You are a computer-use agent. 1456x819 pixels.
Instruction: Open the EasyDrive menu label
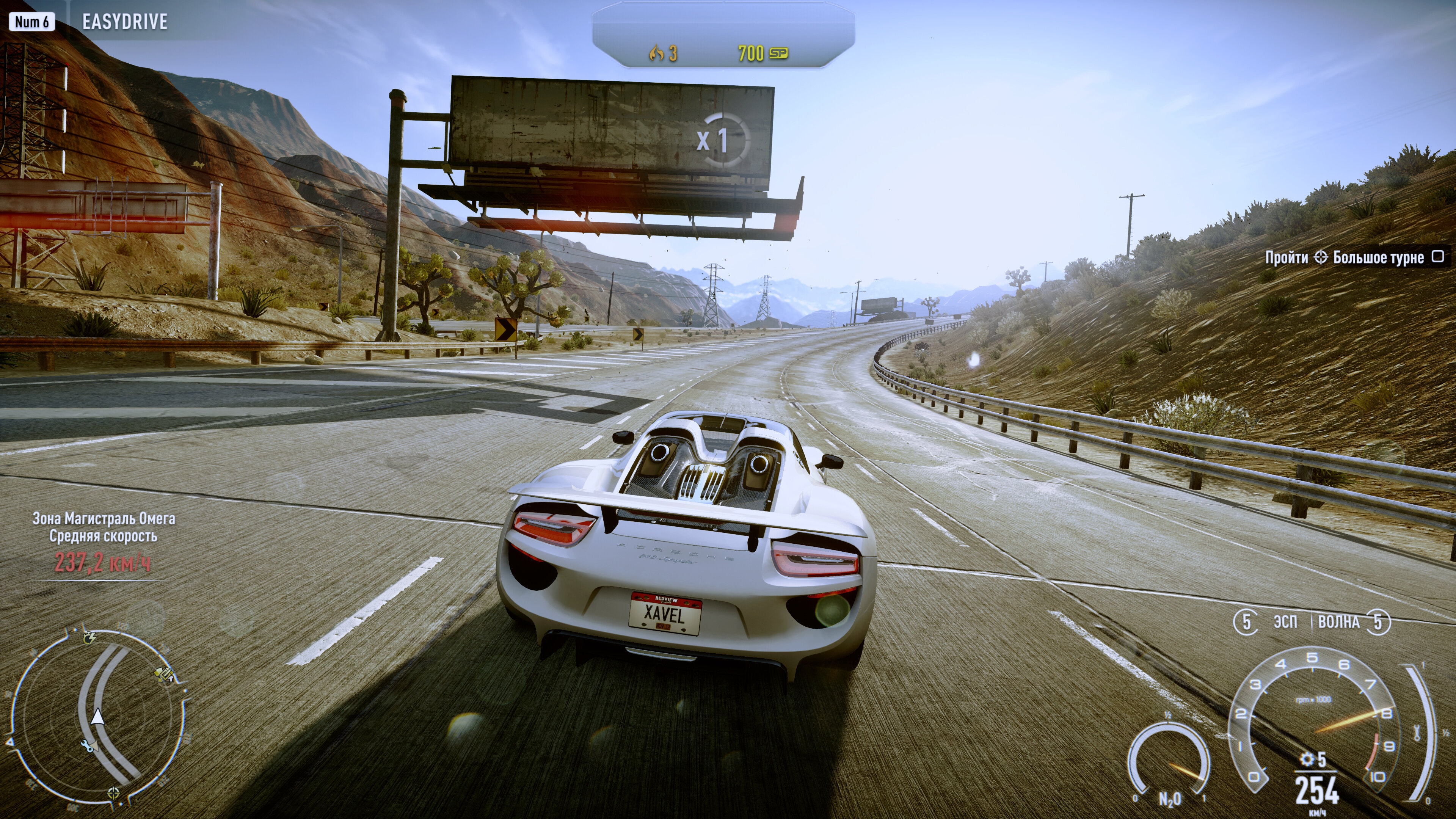tap(124, 22)
